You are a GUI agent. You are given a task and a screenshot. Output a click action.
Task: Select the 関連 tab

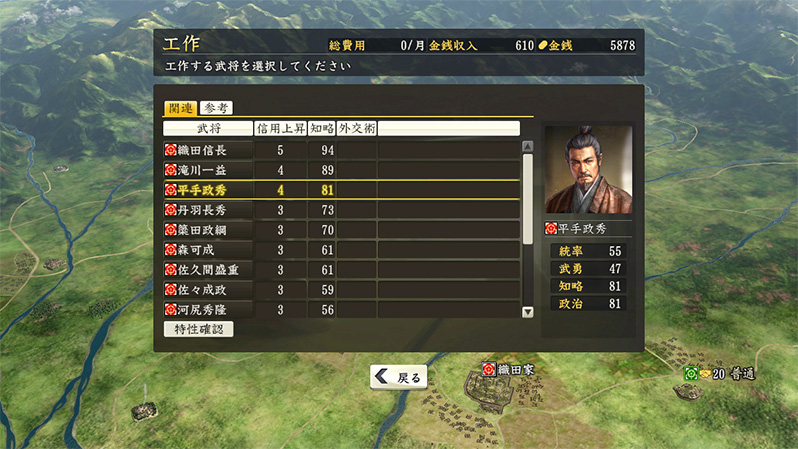pos(180,108)
